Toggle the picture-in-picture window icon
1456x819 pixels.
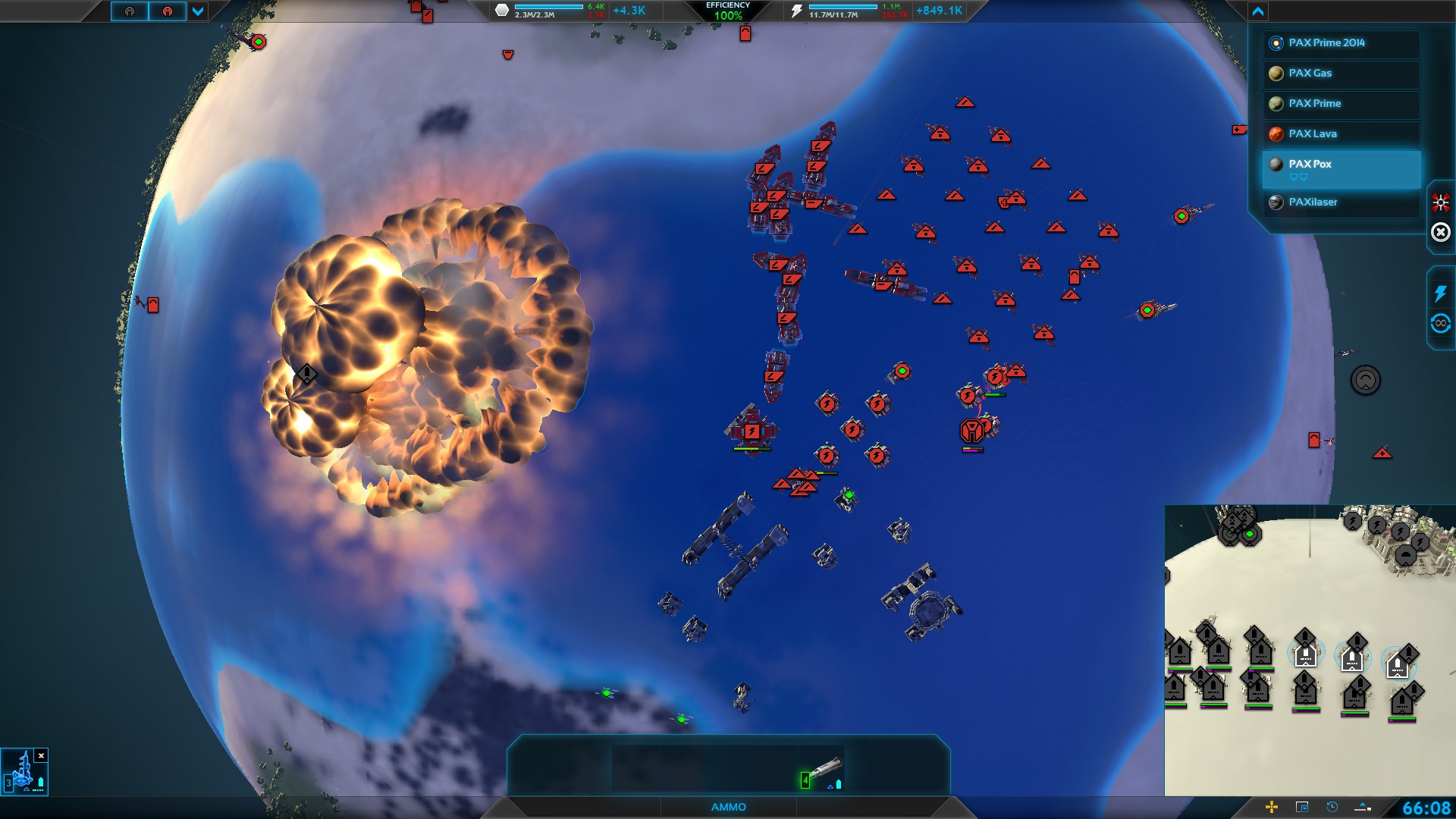[x=1302, y=807]
